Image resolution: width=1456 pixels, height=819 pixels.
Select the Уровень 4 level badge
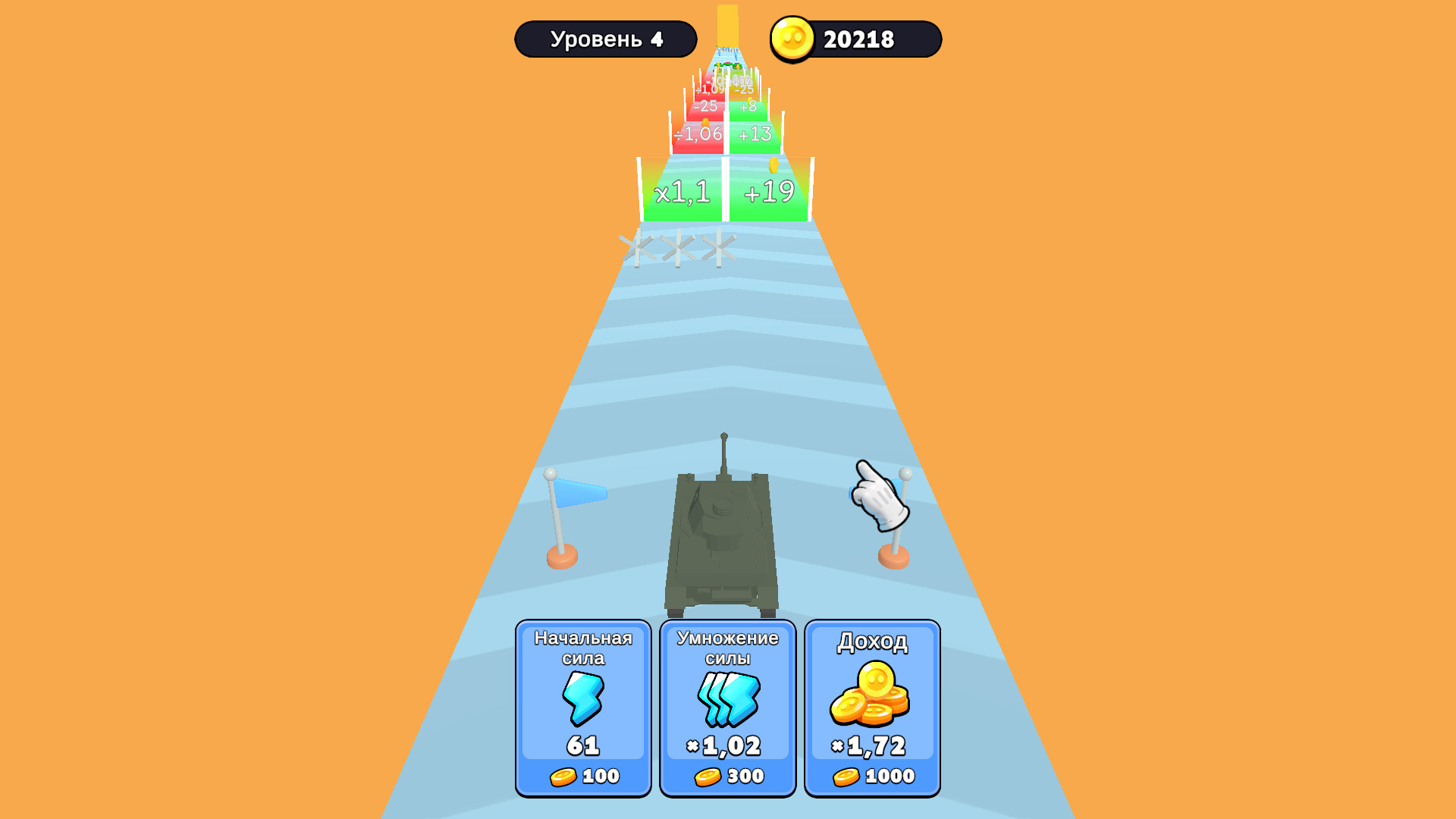point(606,38)
